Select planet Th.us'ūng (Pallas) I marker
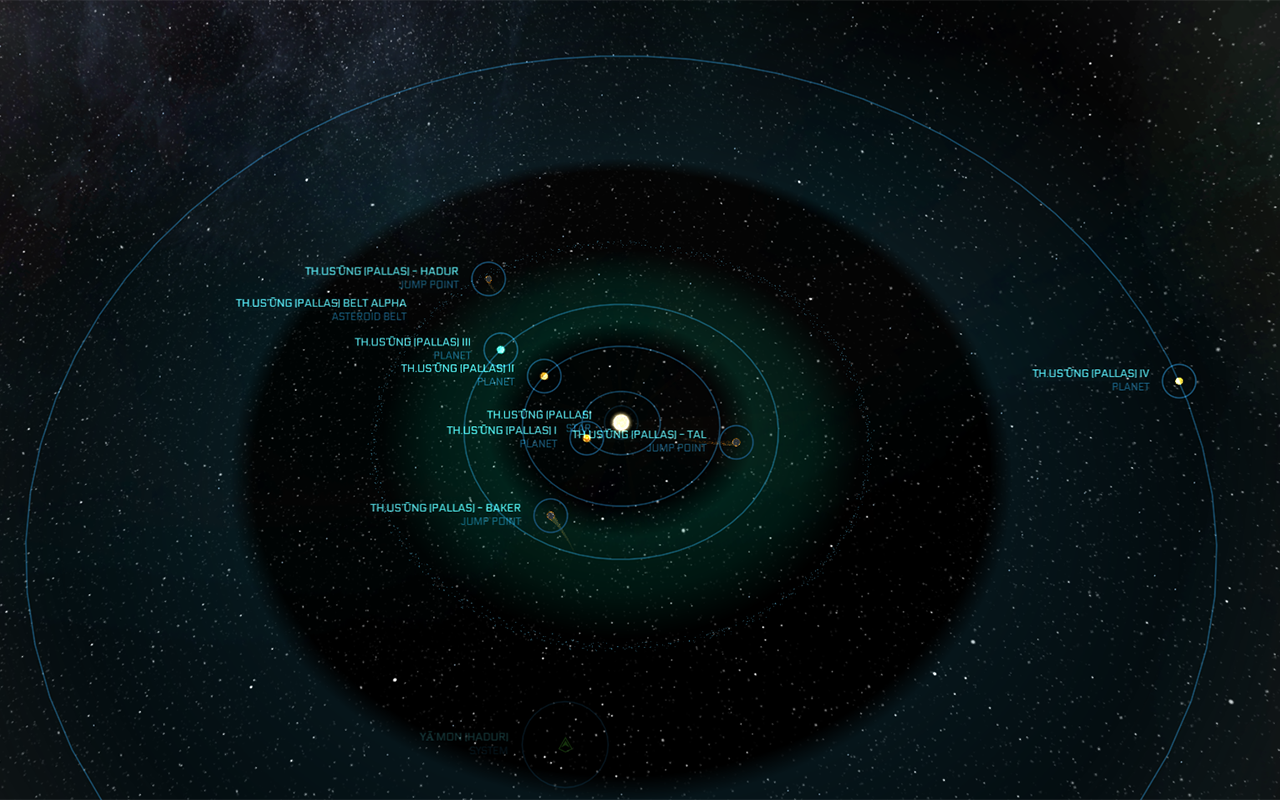Screen dimensions: 1280x800 587,438
